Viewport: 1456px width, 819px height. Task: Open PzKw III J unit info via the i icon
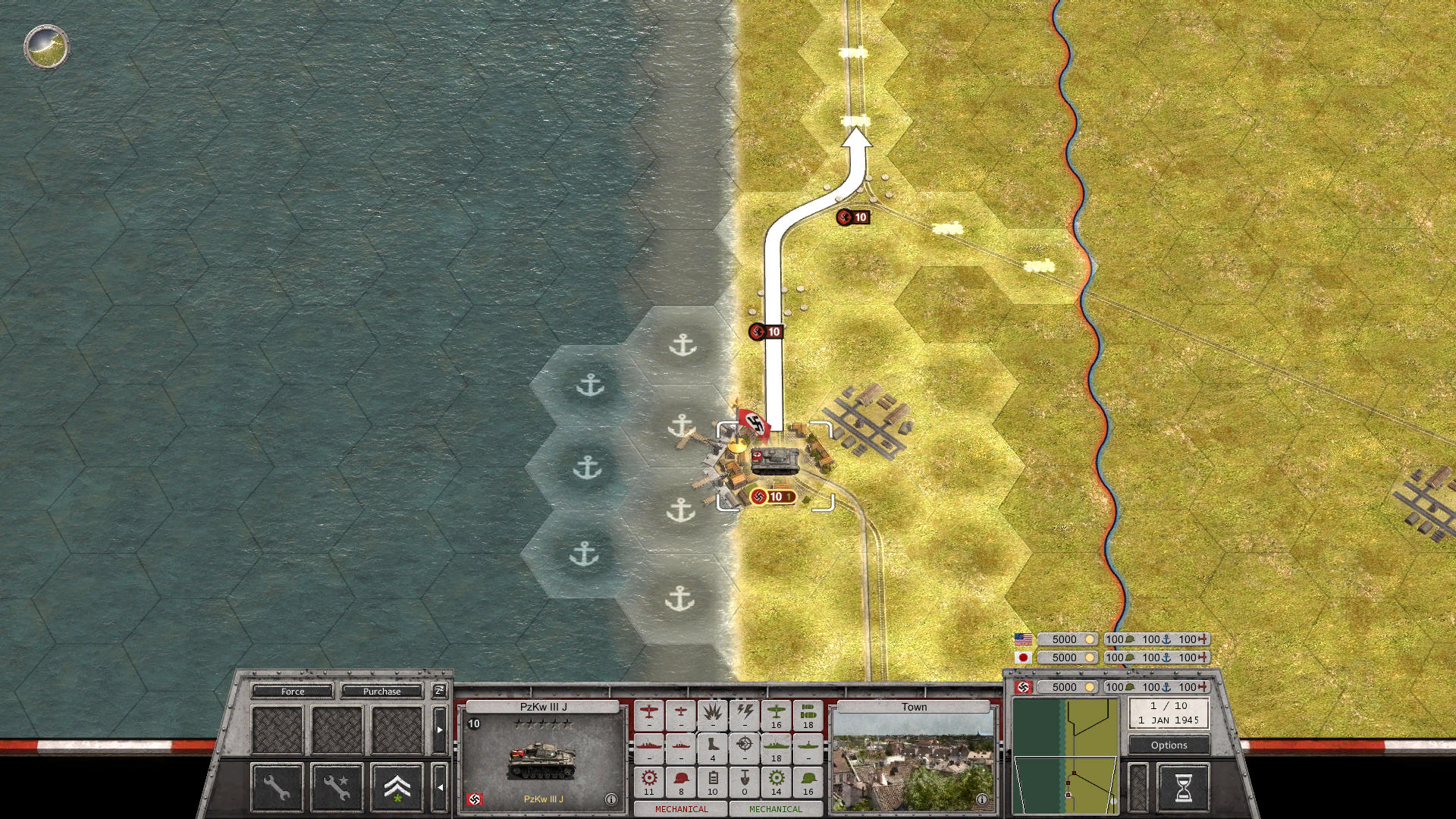[610, 798]
